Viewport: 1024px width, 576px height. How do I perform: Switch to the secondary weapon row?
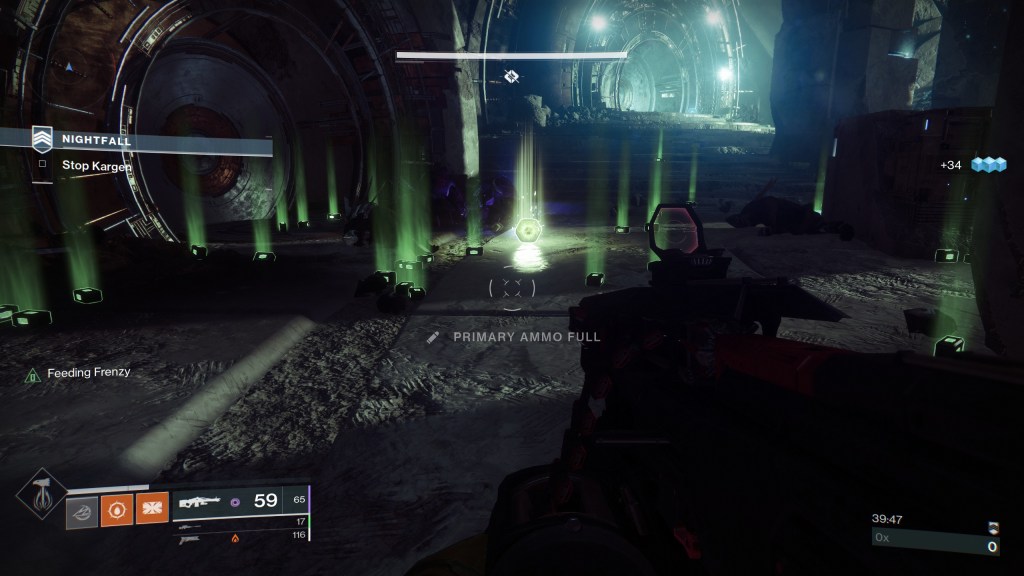240,522
